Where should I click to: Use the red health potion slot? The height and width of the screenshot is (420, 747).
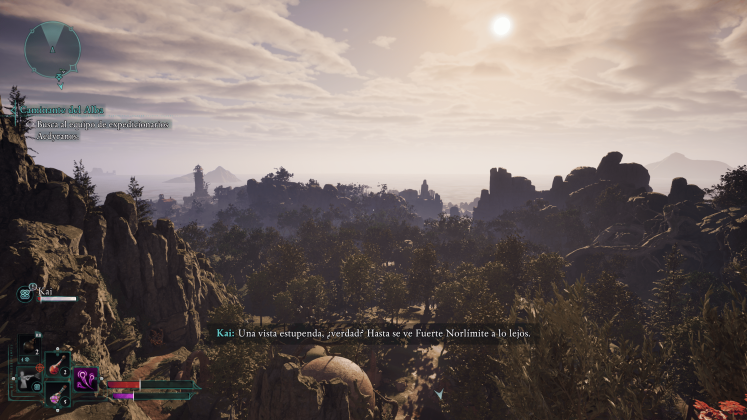point(56,362)
